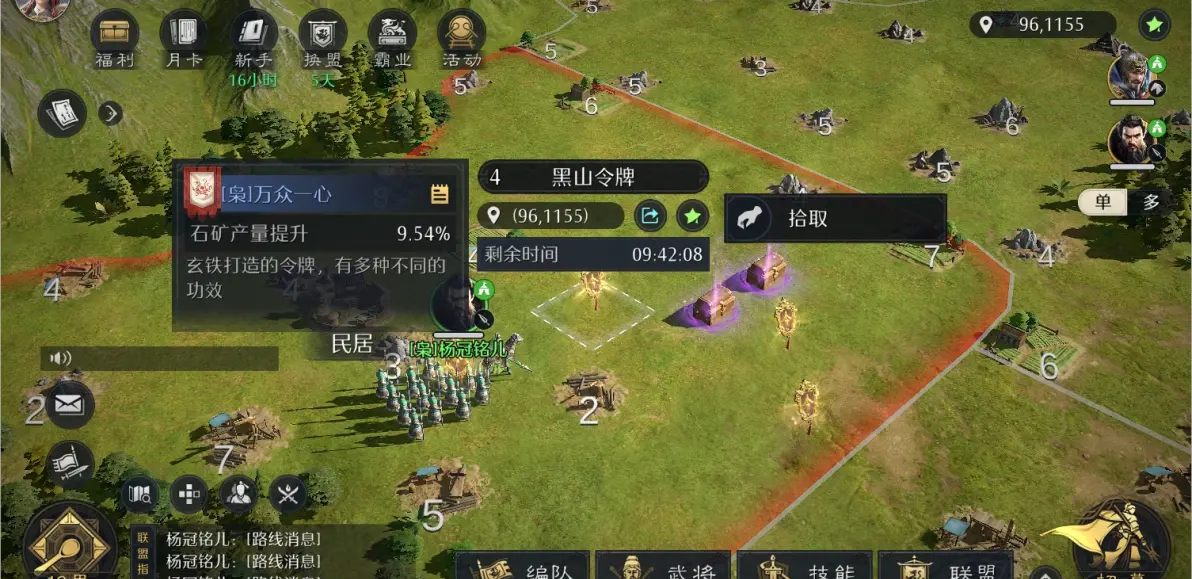Switch to 多 multi-select mode
1192x579 pixels.
pos(1151,202)
